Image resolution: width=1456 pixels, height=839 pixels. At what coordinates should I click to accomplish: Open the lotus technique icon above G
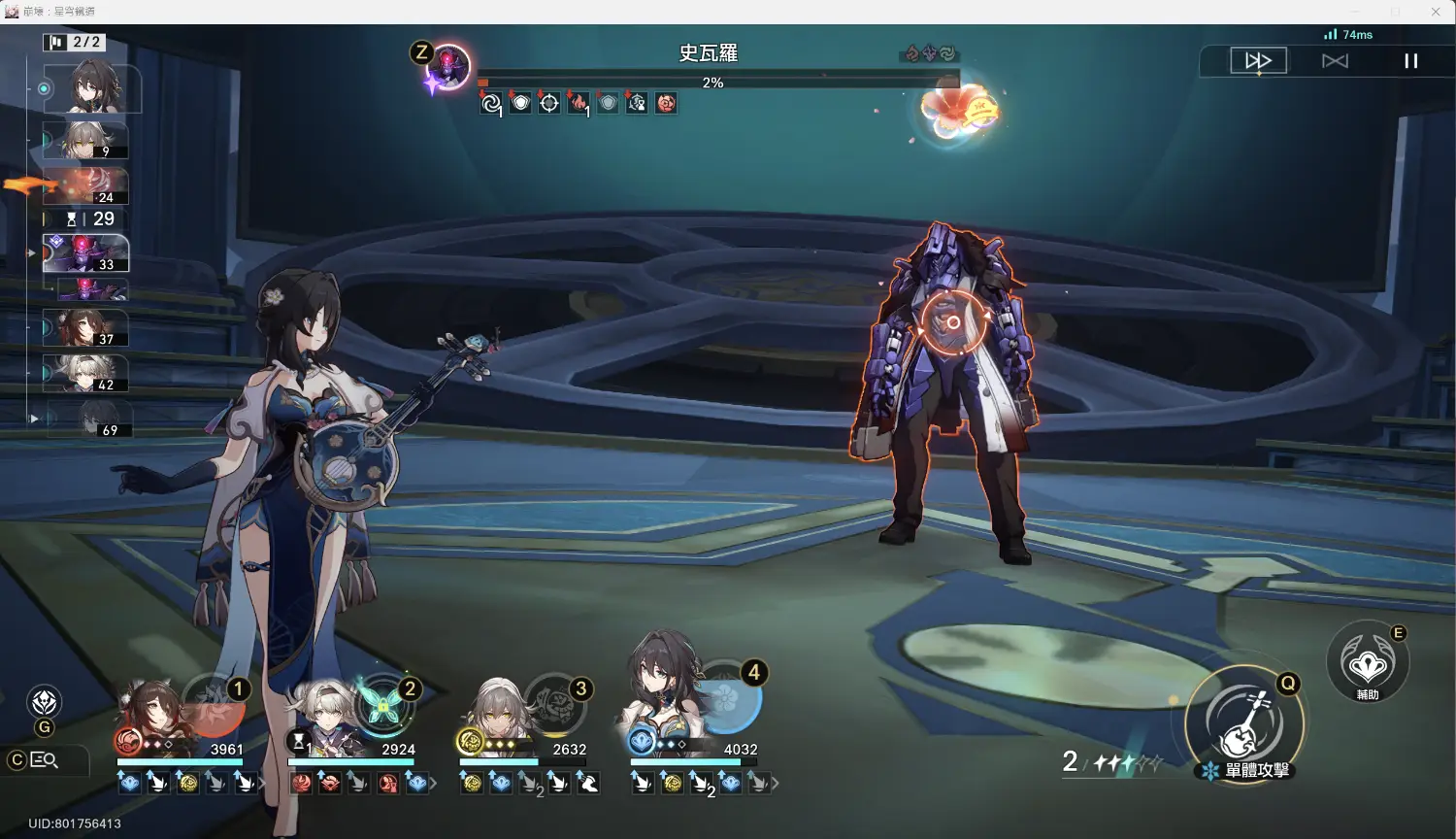pos(45,702)
